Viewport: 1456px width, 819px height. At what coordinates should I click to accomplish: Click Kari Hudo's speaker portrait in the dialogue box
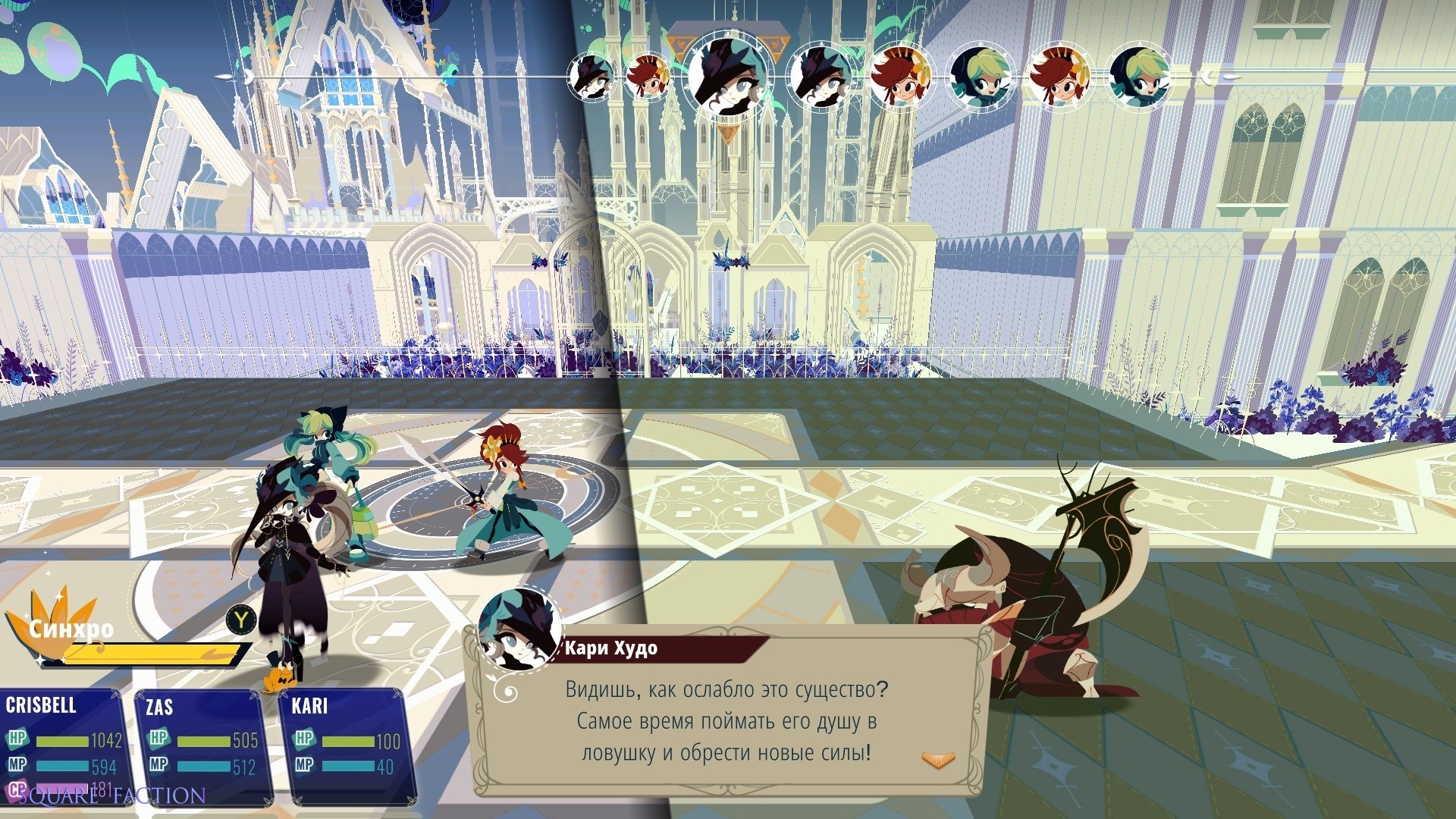point(520,631)
